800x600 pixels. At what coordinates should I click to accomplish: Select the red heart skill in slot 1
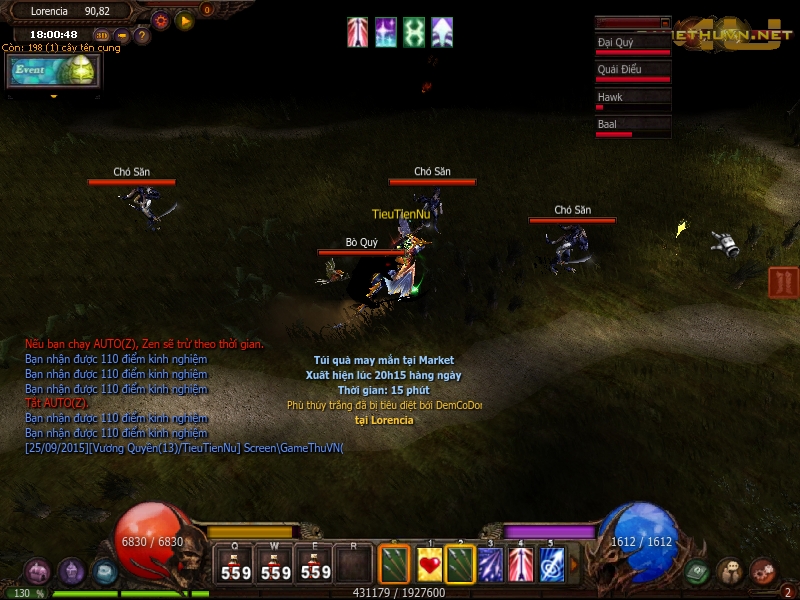click(430, 564)
